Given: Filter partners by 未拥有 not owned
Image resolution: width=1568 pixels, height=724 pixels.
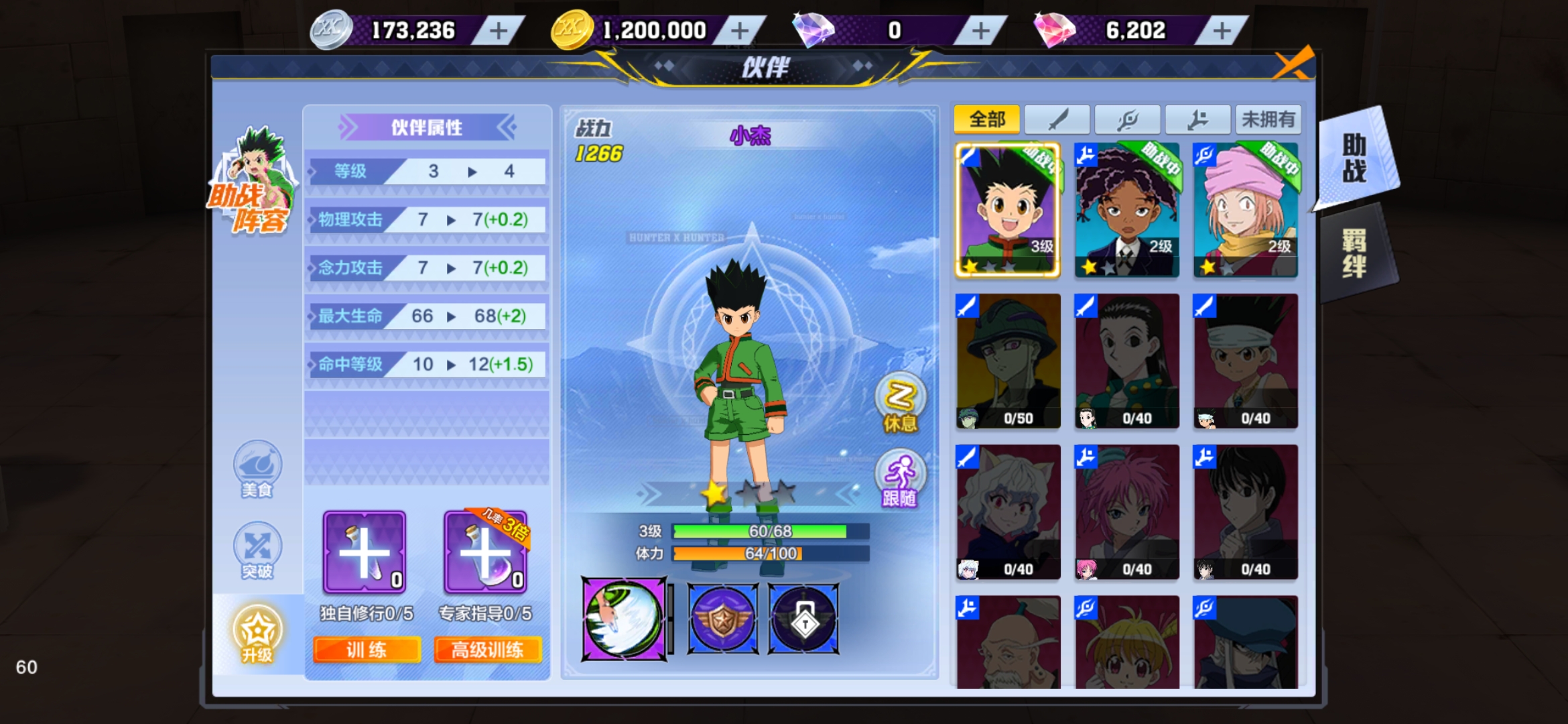Looking at the screenshot, I should pos(1267,120).
